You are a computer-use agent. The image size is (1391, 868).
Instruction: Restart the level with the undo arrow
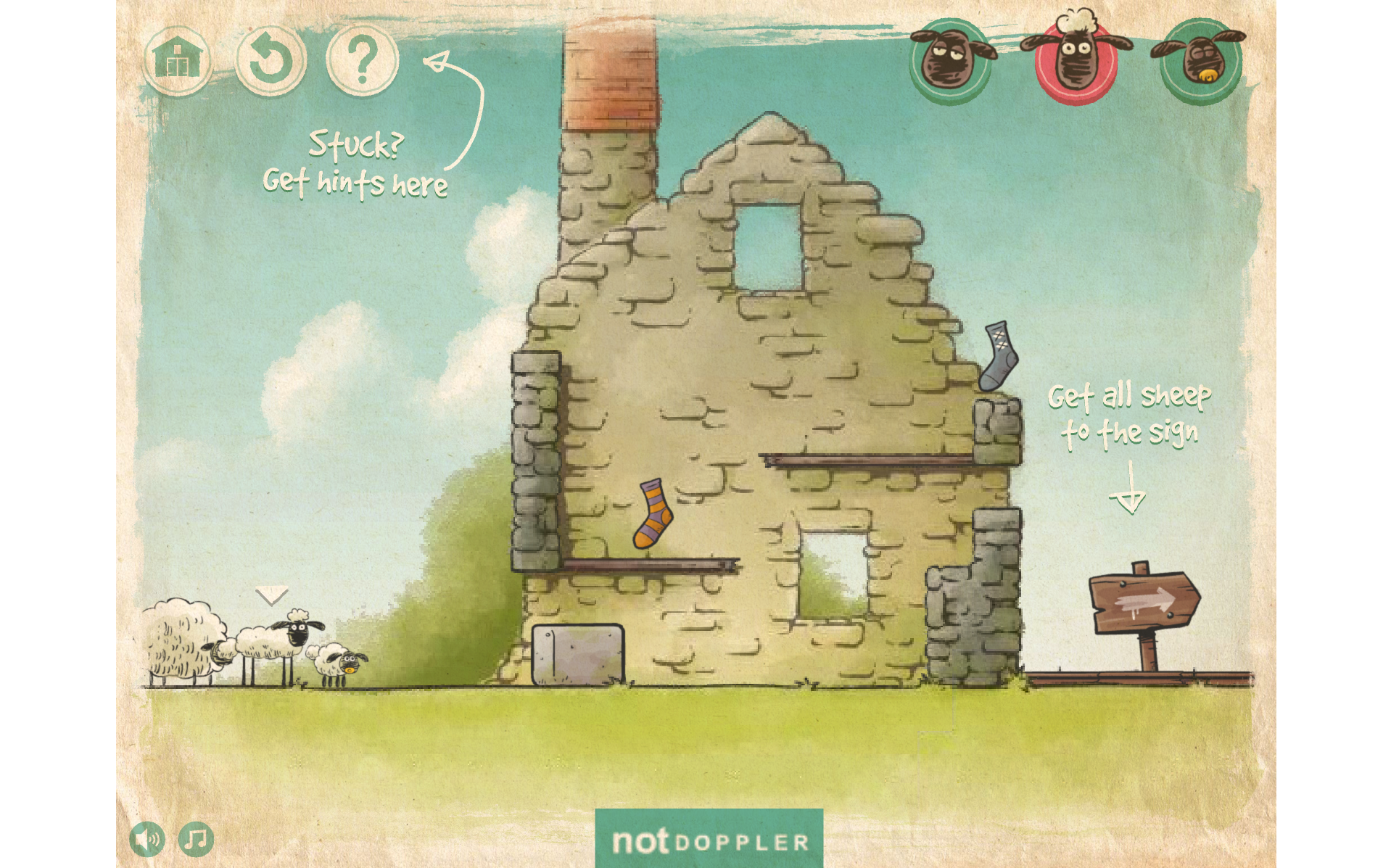point(270,61)
